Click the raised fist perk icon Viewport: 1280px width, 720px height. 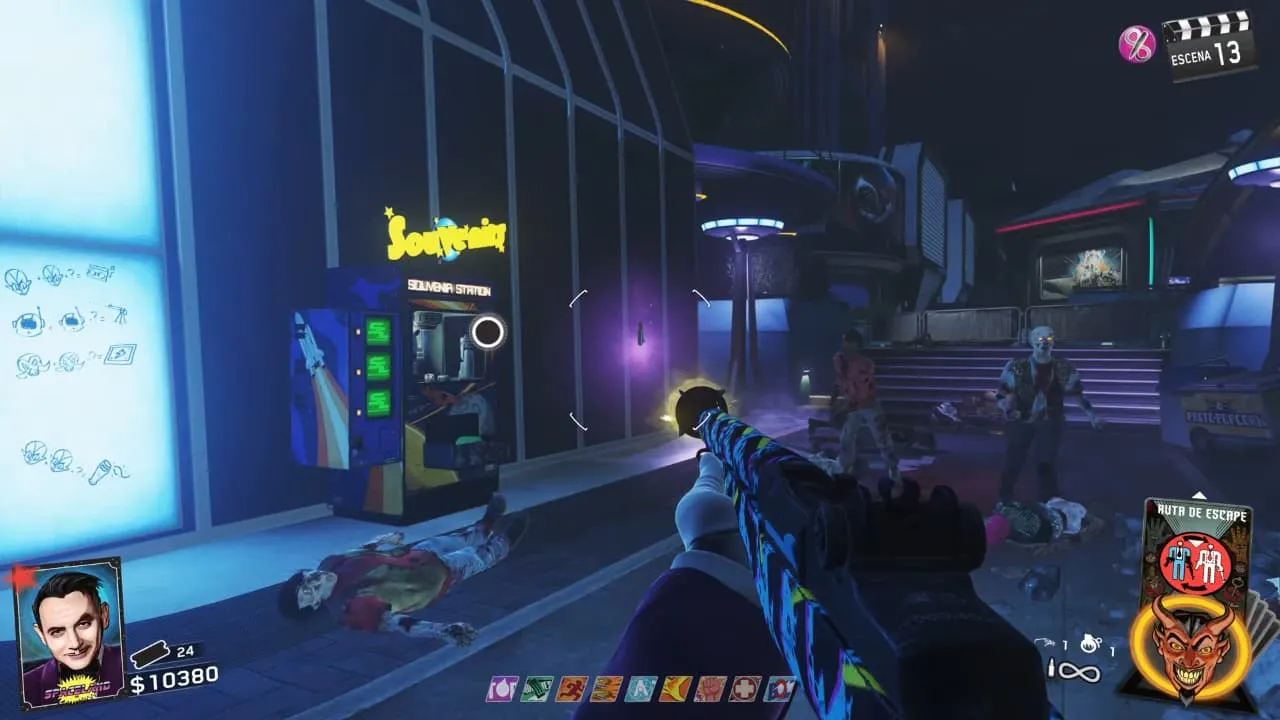(x=710, y=689)
